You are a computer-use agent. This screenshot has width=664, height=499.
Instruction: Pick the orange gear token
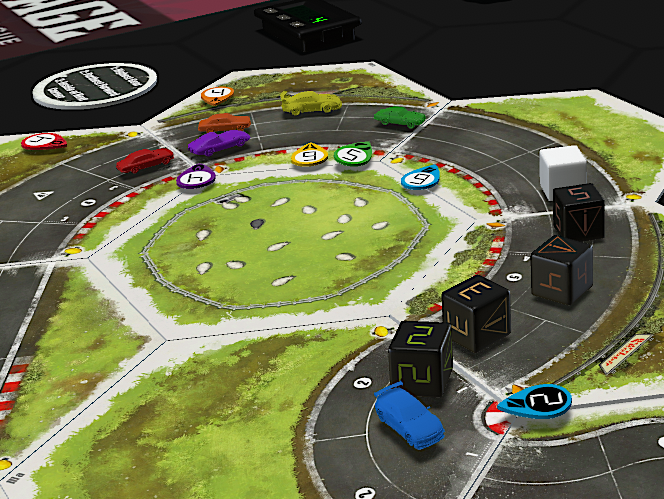point(217,95)
